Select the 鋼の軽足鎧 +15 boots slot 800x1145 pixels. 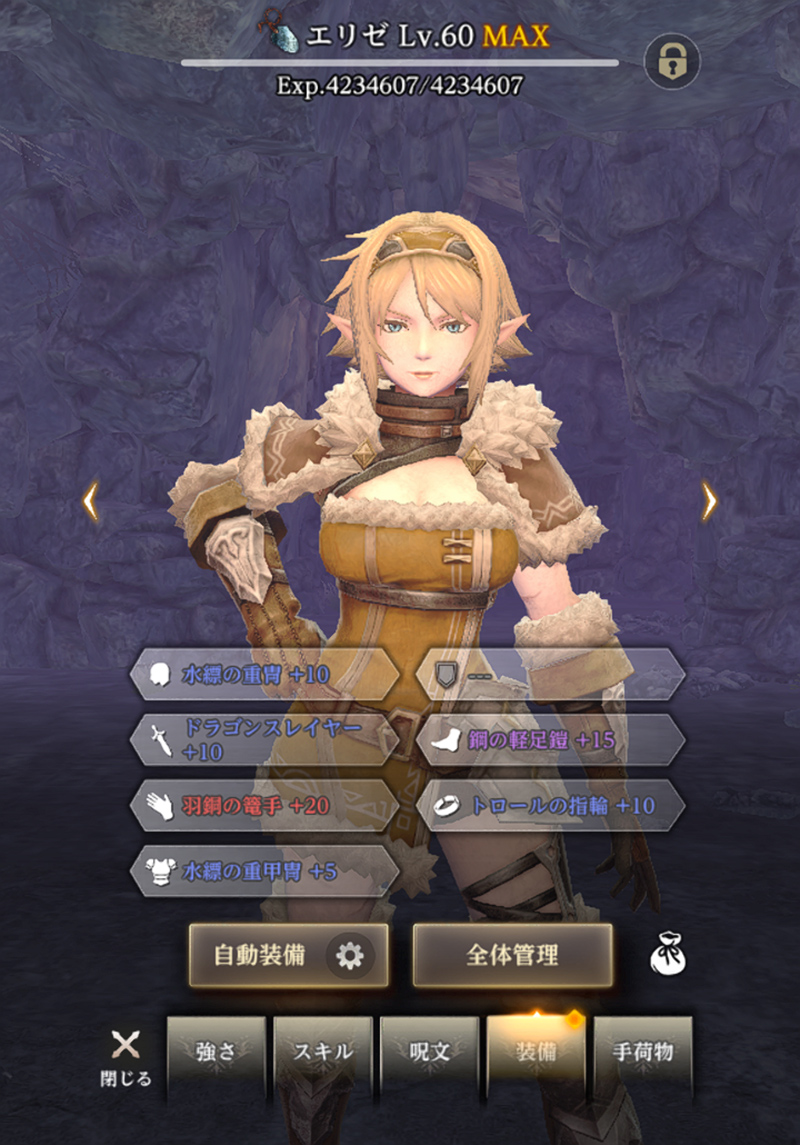(549, 740)
